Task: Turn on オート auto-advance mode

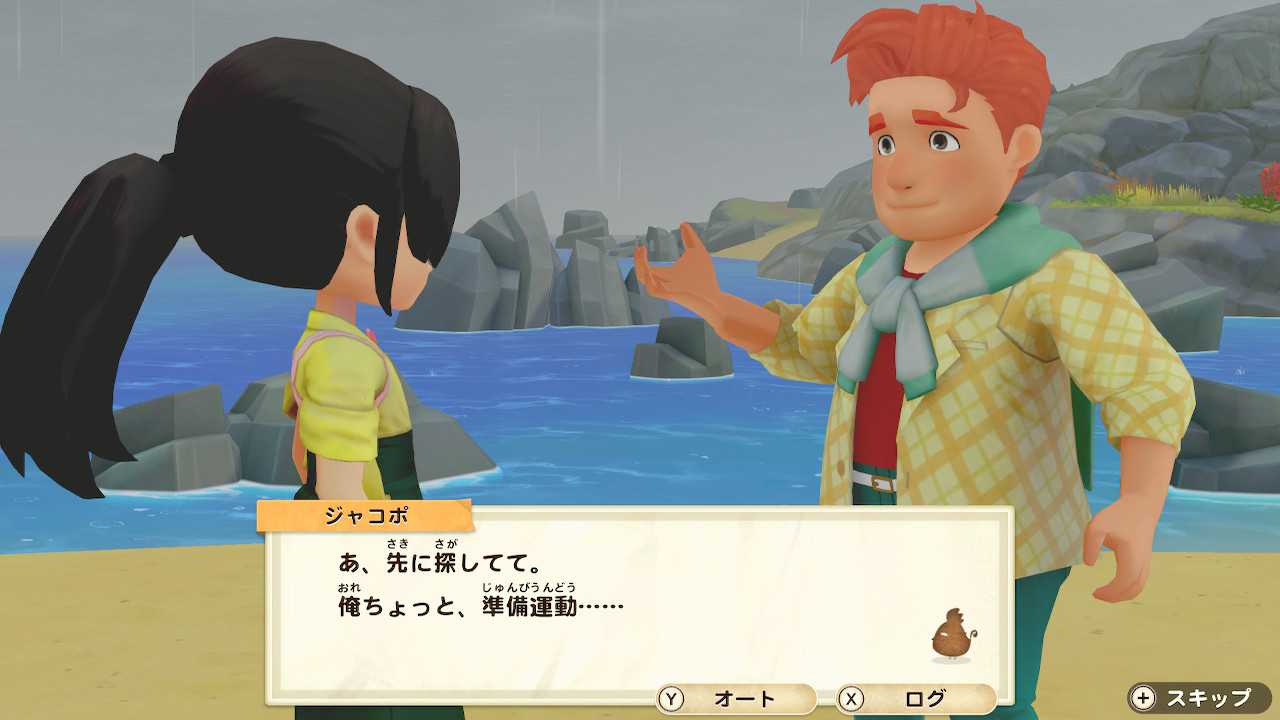Action: coord(735,699)
